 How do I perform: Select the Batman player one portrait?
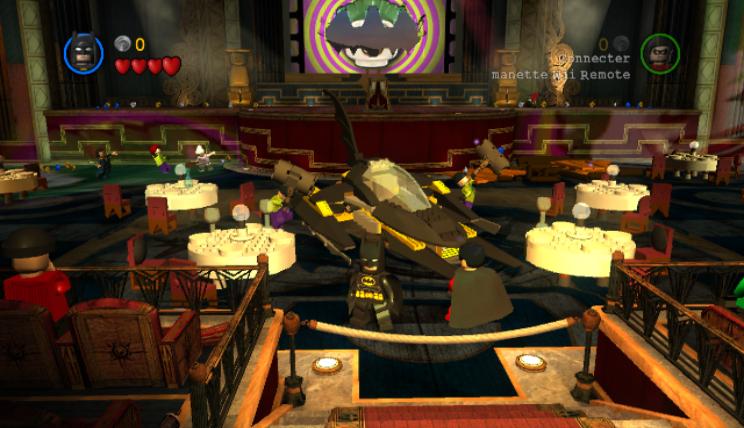click(x=83, y=53)
